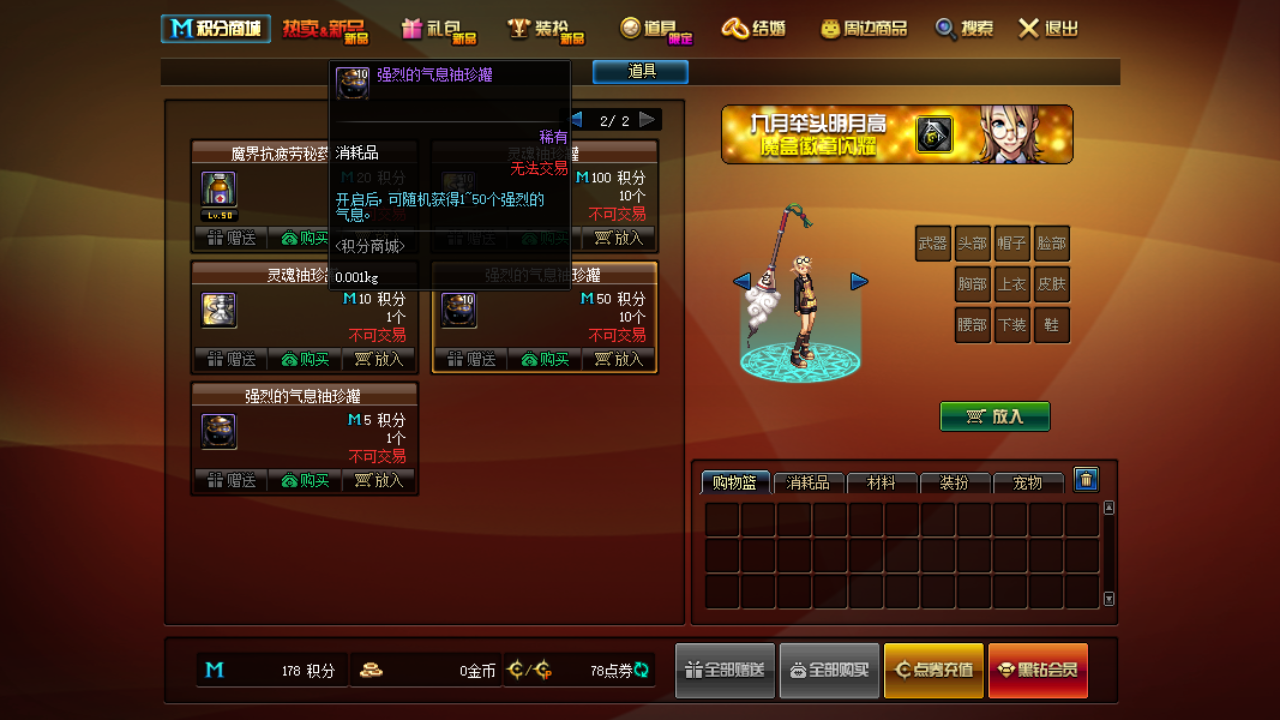Empty the basket with trash can icon

1086,480
